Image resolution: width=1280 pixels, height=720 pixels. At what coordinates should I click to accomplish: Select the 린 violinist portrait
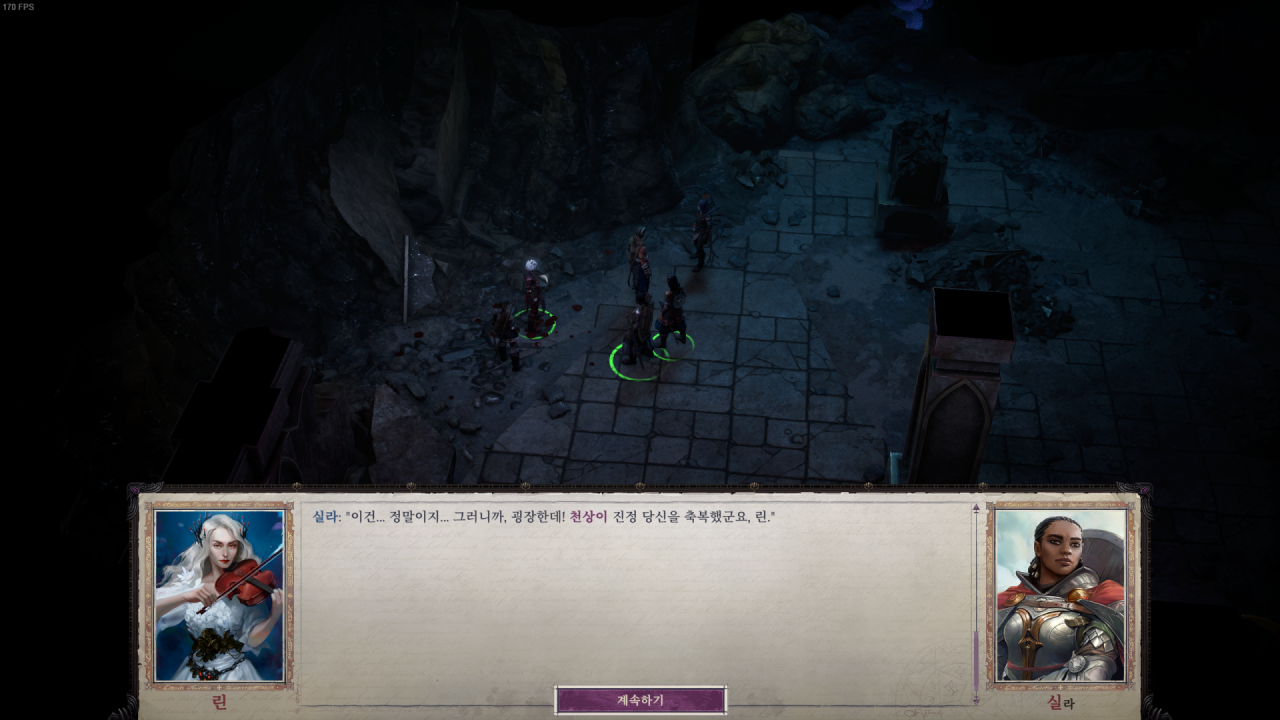[219, 596]
